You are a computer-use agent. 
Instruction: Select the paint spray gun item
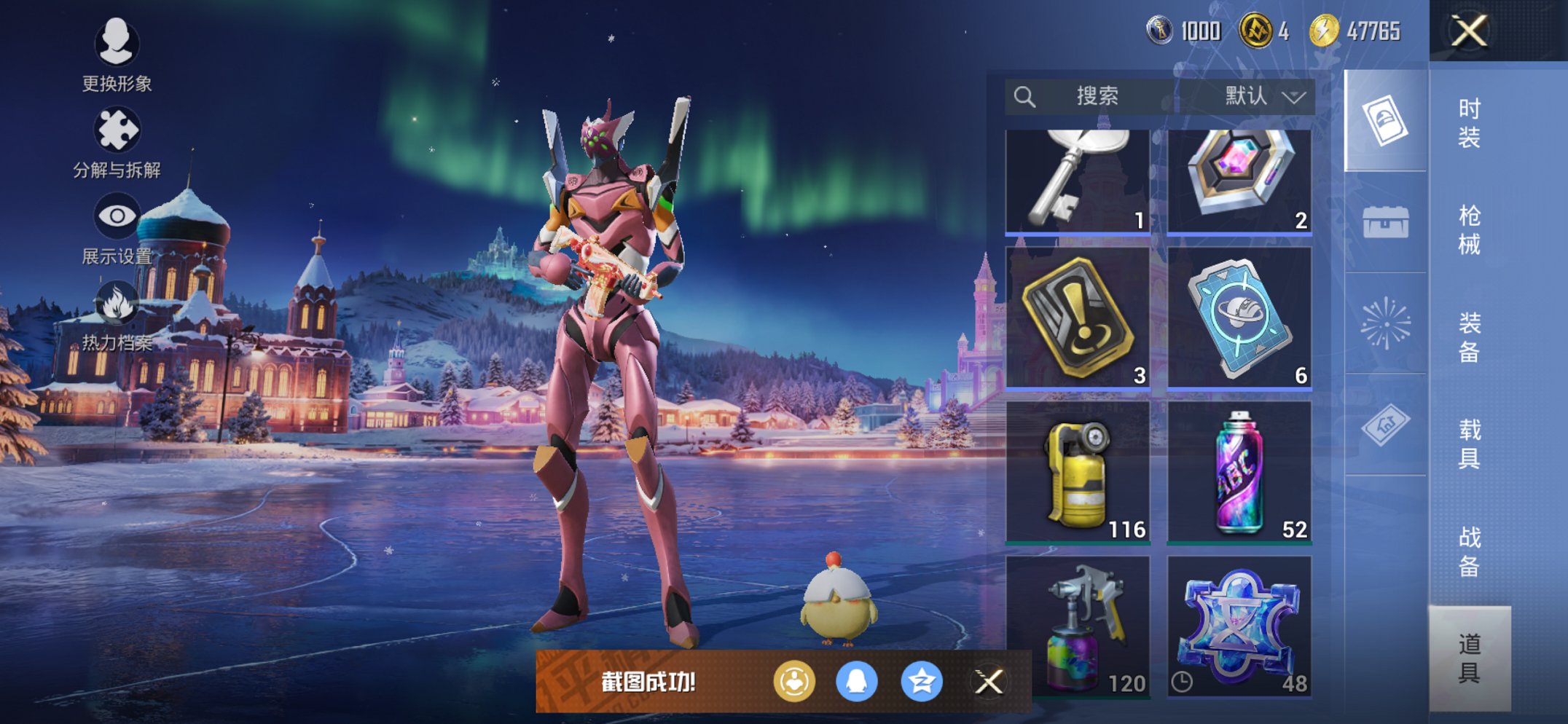click(x=1077, y=626)
